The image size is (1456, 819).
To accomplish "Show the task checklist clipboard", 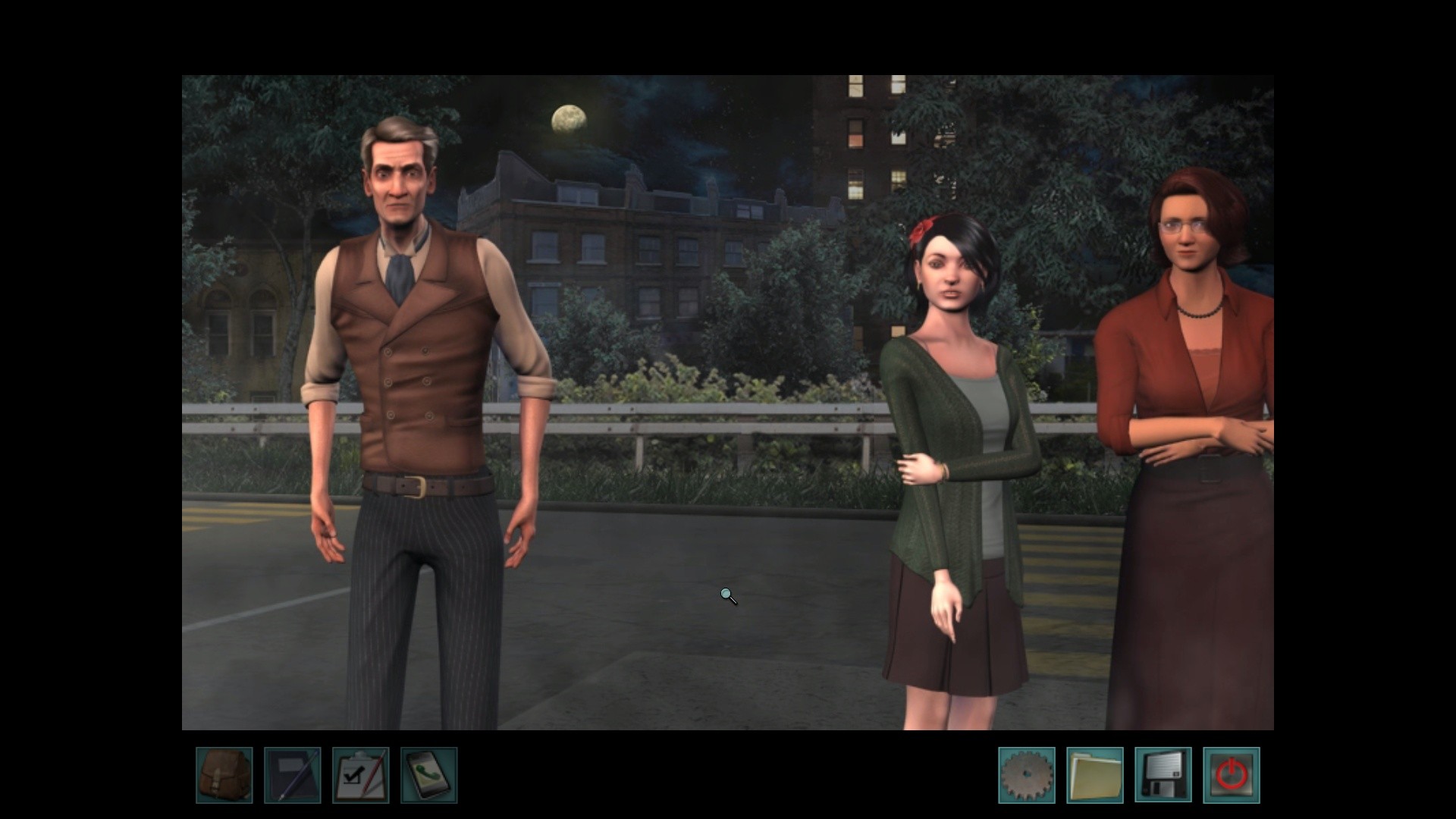I will pyautogui.click(x=360, y=775).
